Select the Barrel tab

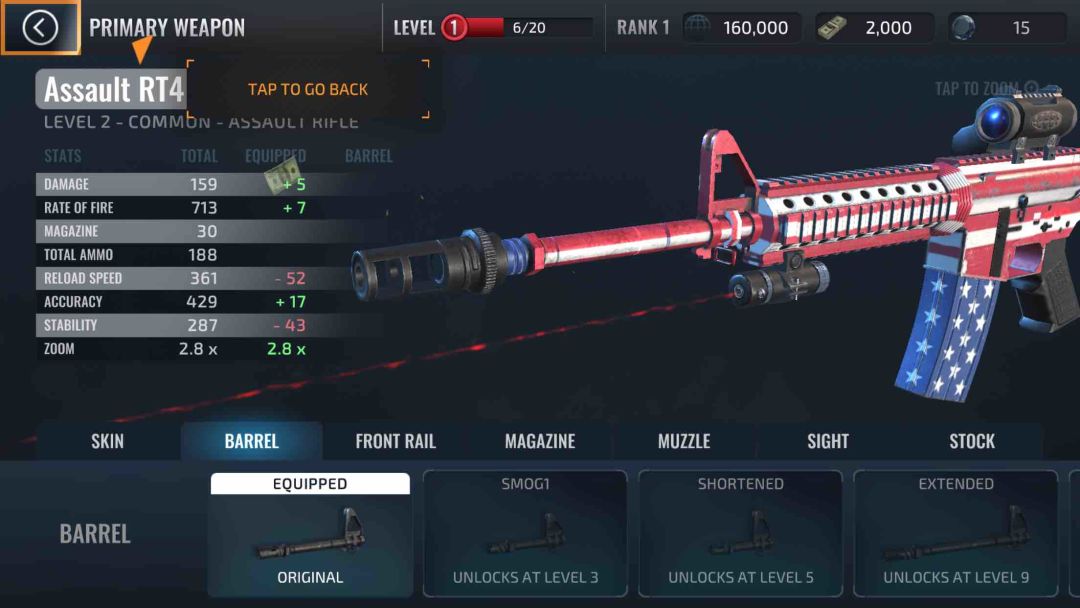point(252,441)
